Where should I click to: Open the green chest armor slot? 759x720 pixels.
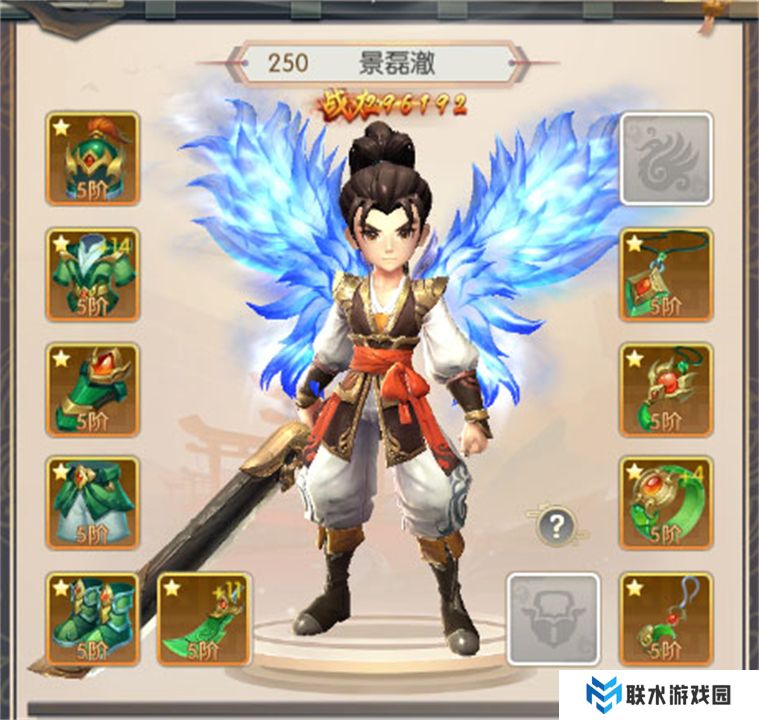92,274
